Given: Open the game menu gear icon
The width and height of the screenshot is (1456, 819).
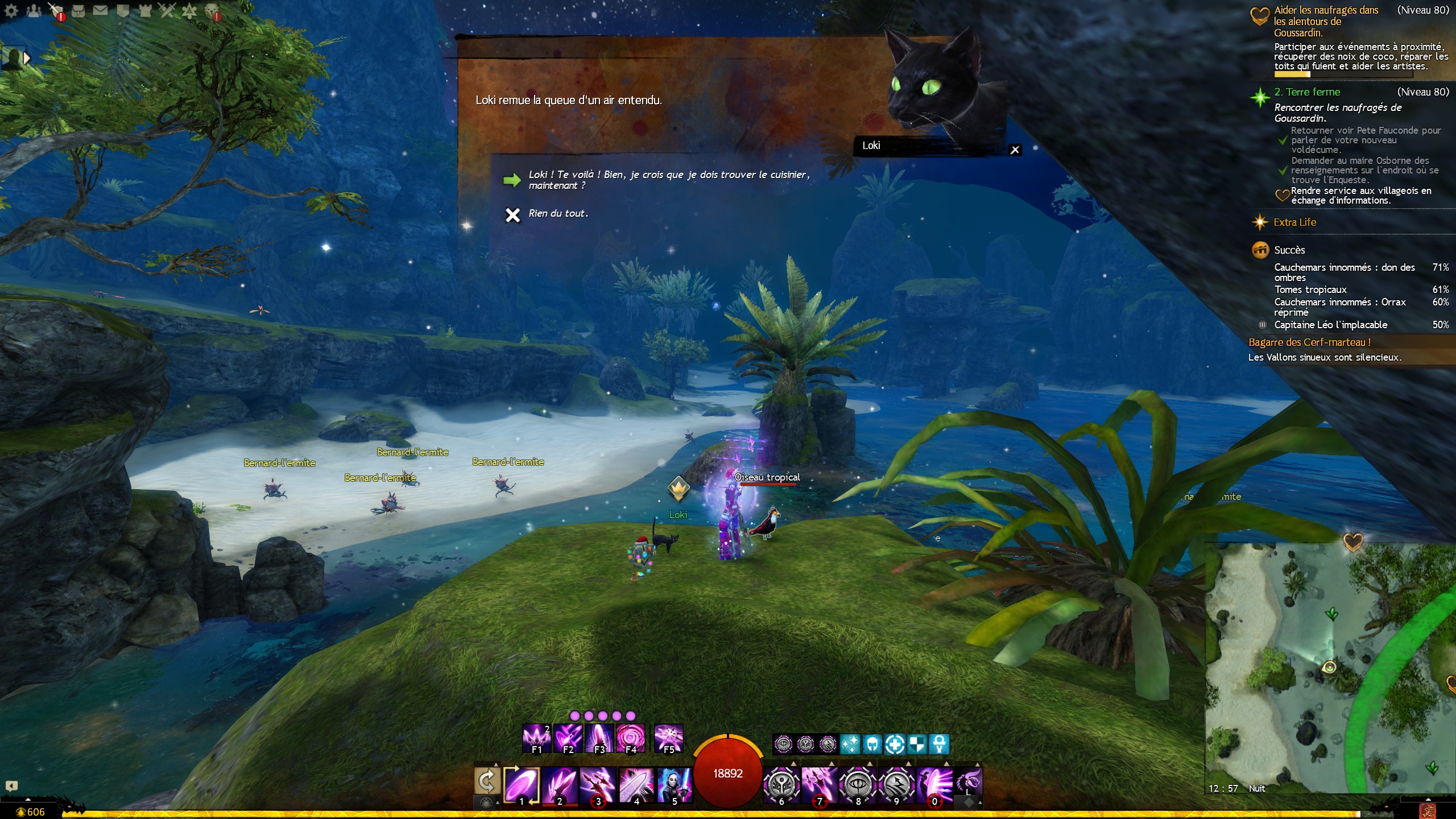Looking at the screenshot, I should point(11,10).
